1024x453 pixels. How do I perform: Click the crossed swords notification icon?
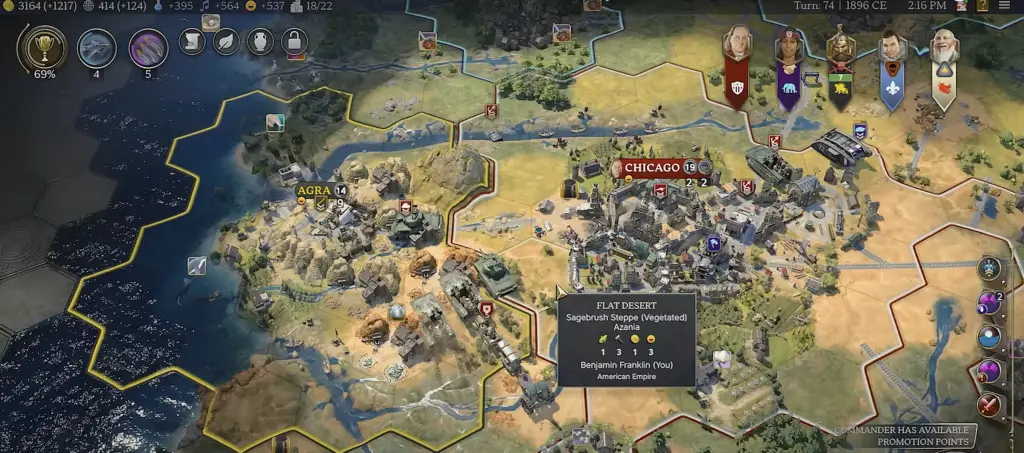pyautogui.click(x=991, y=405)
